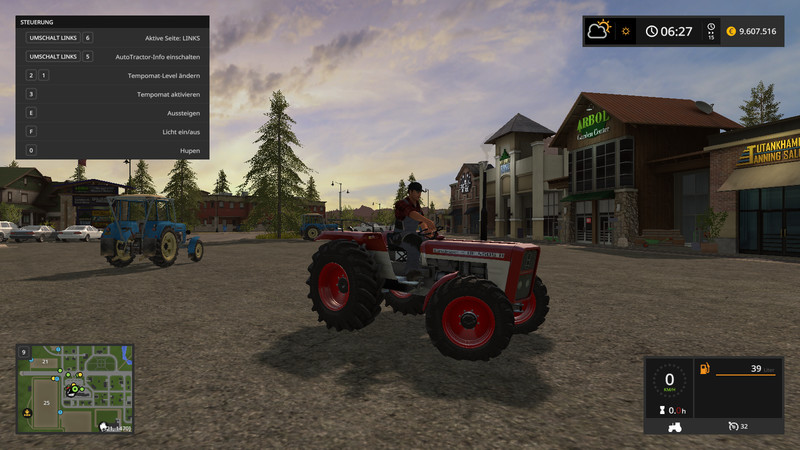Click the cloudy sun weather icon
This screenshot has height=450, width=800.
[x=600, y=30]
